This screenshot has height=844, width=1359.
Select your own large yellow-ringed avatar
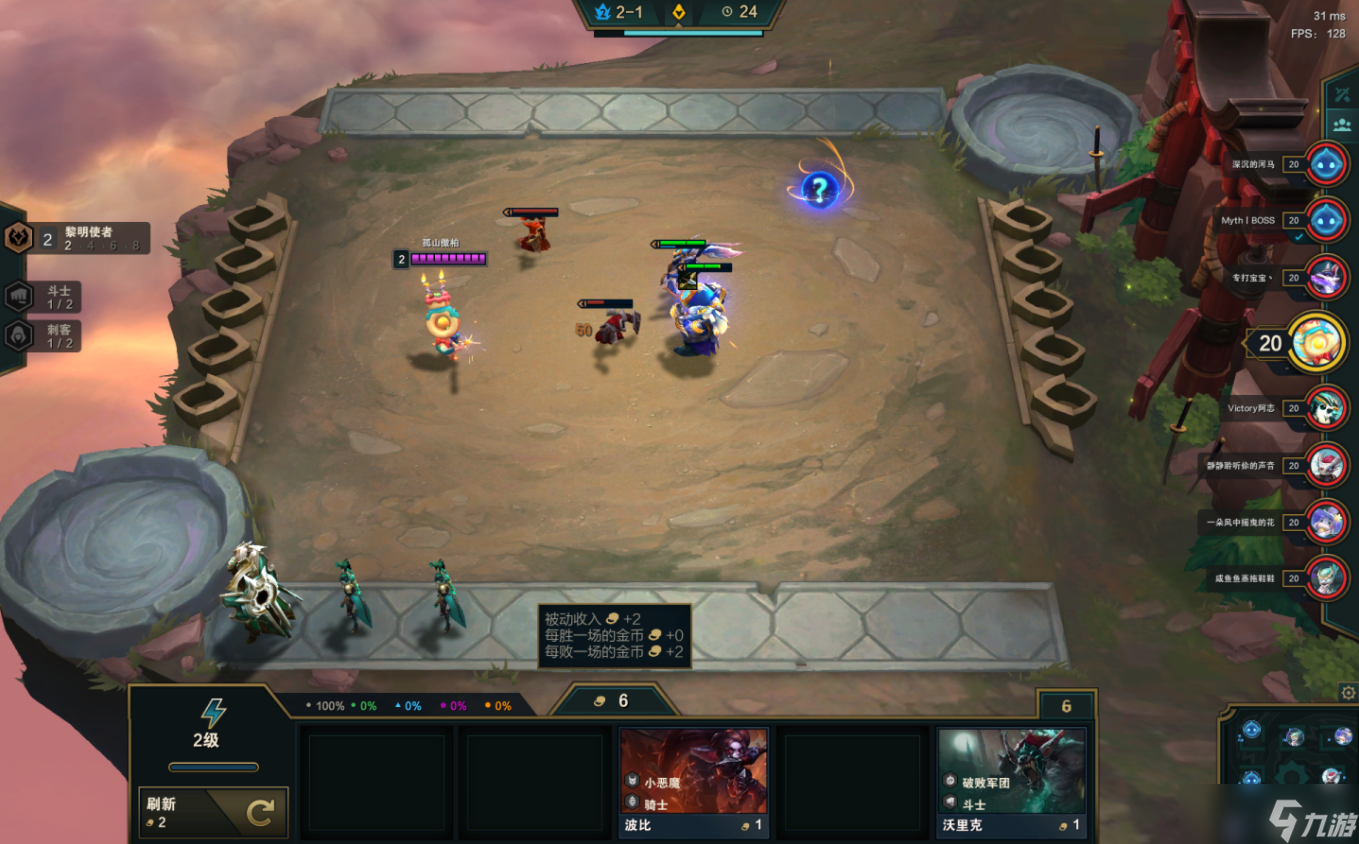pyautogui.click(x=1317, y=343)
